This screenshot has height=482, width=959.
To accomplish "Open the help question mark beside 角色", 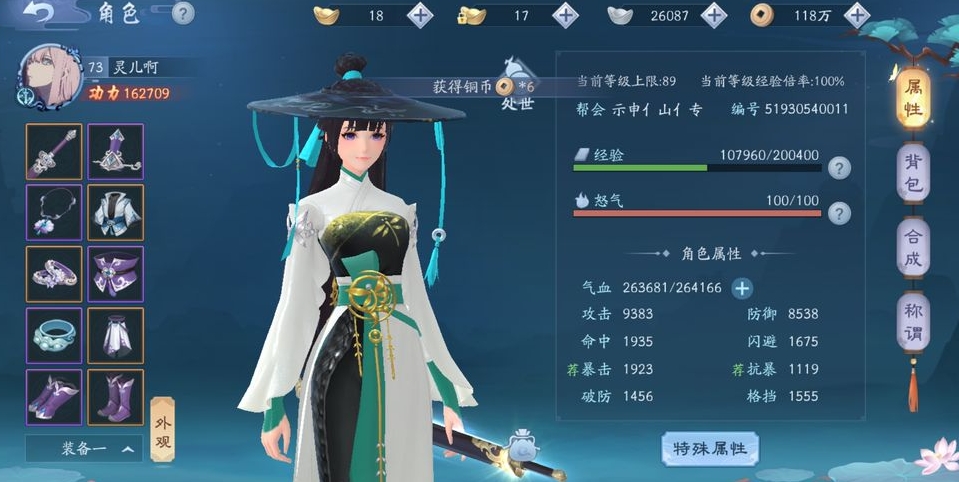I will (x=183, y=13).
